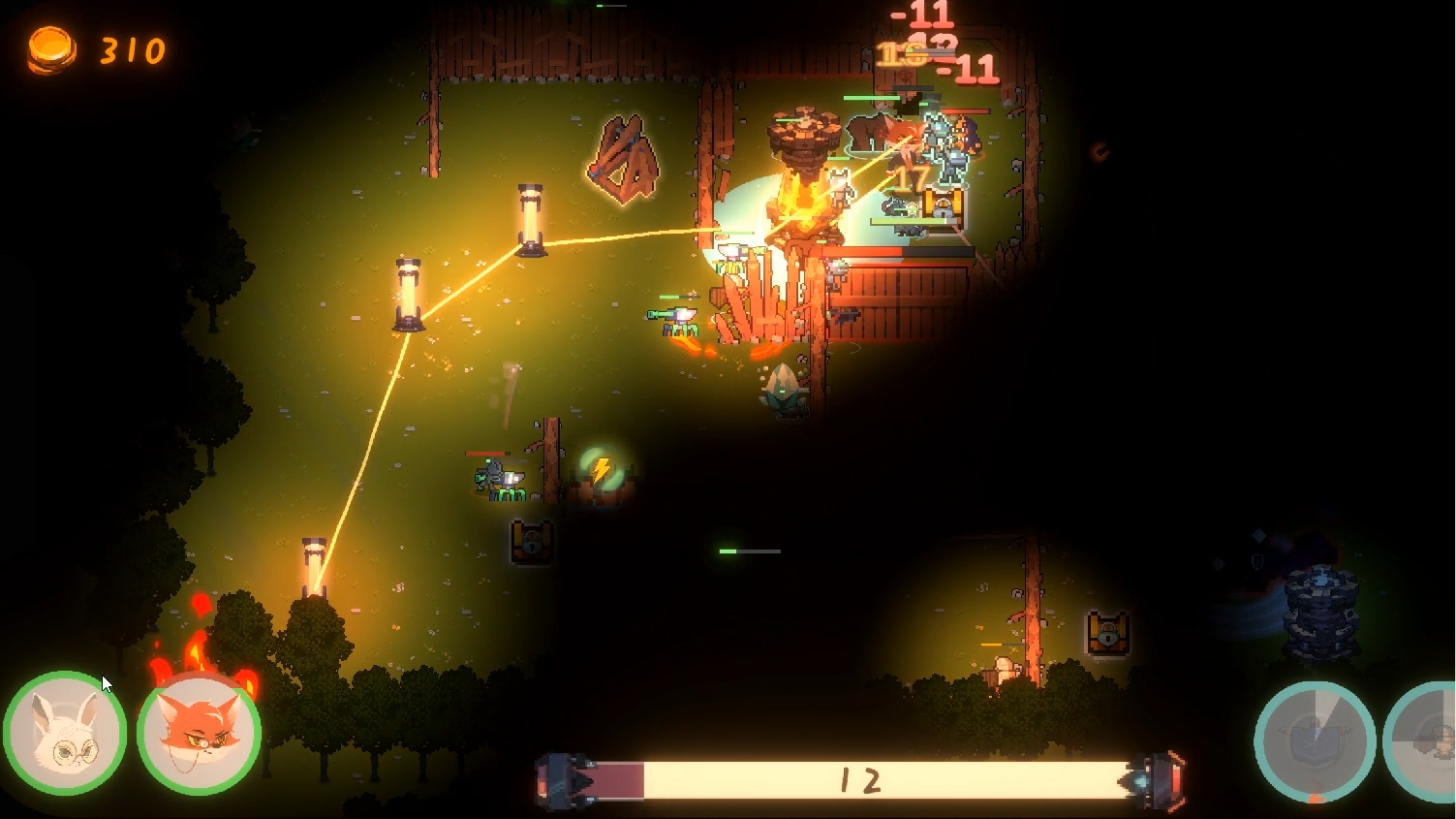1456x819 pixels.
Task: Select the orange fox character portrait
Action: click(x=199, y=734)
